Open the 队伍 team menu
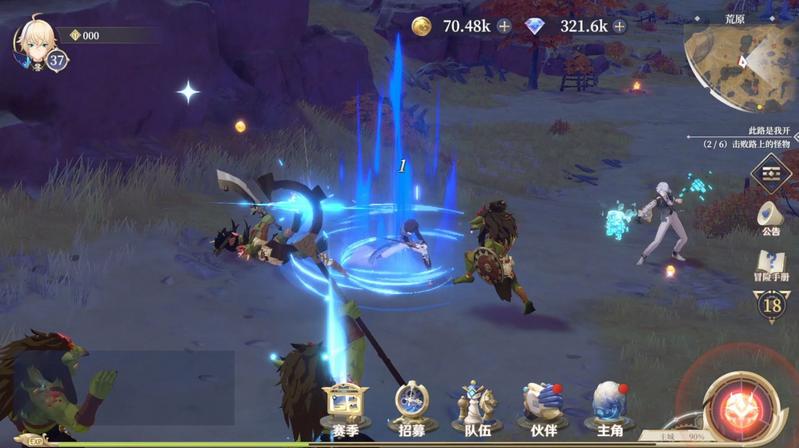The height and width of the screenshot is (448, 799). [x=477, y=407]
